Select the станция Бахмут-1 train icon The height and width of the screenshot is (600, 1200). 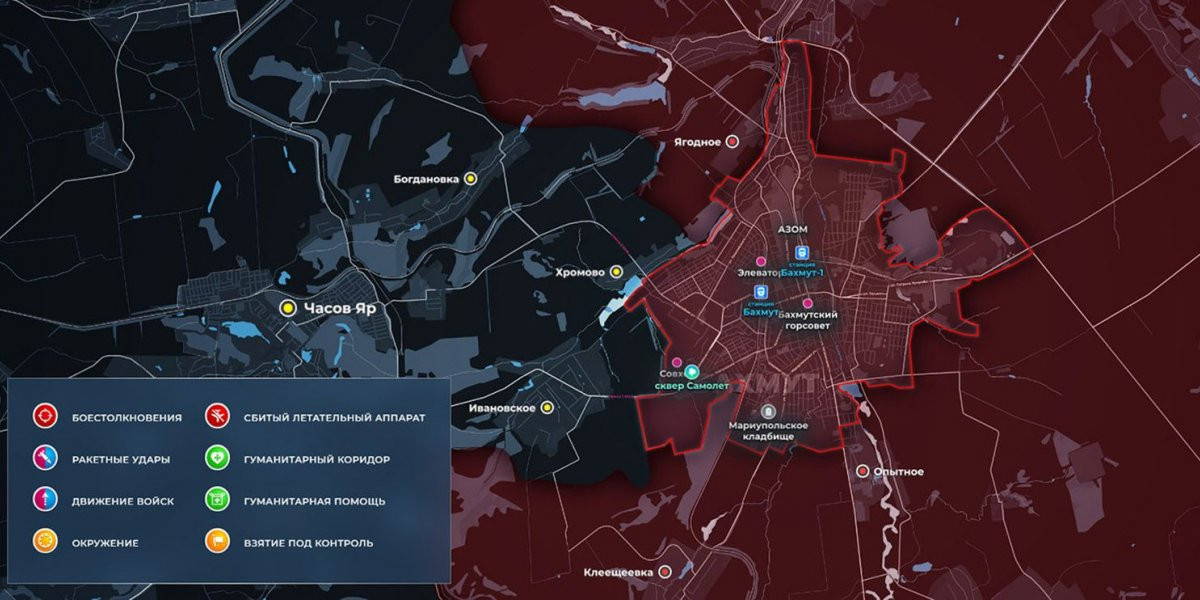click(x=799, y=253)
